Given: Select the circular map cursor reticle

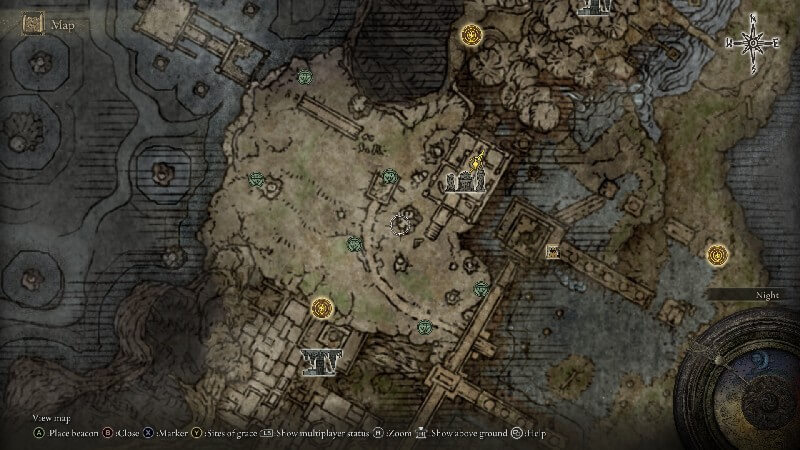Looking at the screenshot, I should [x=402, y=222].
